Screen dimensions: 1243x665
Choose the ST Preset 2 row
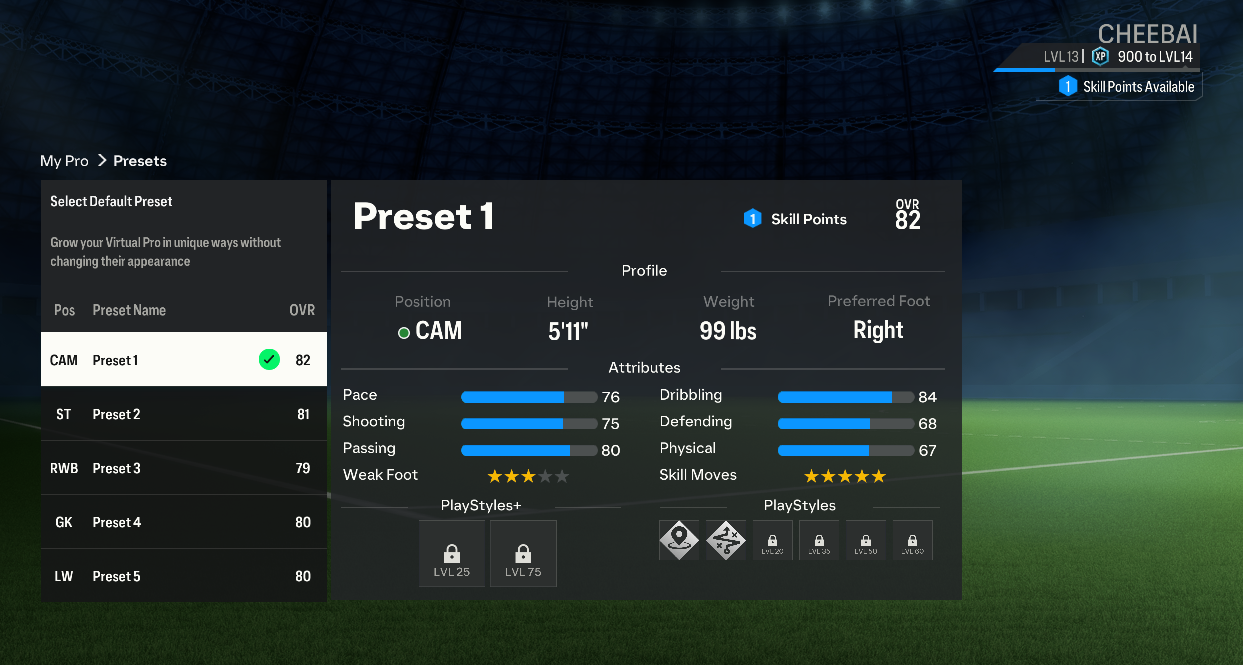click(183, 414)
